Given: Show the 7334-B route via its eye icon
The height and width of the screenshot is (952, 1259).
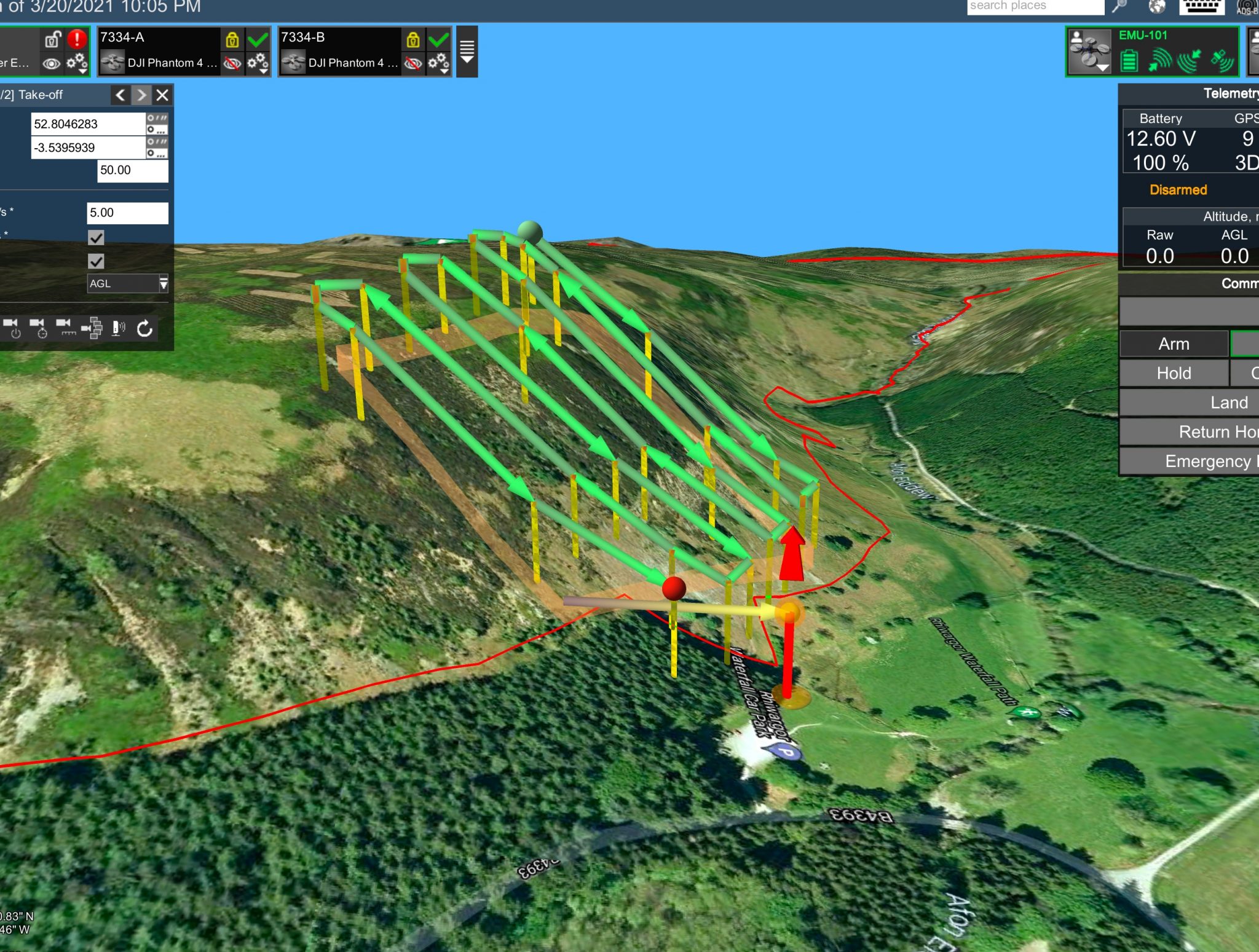Looking at the screenshot, I should pos(413,61).
